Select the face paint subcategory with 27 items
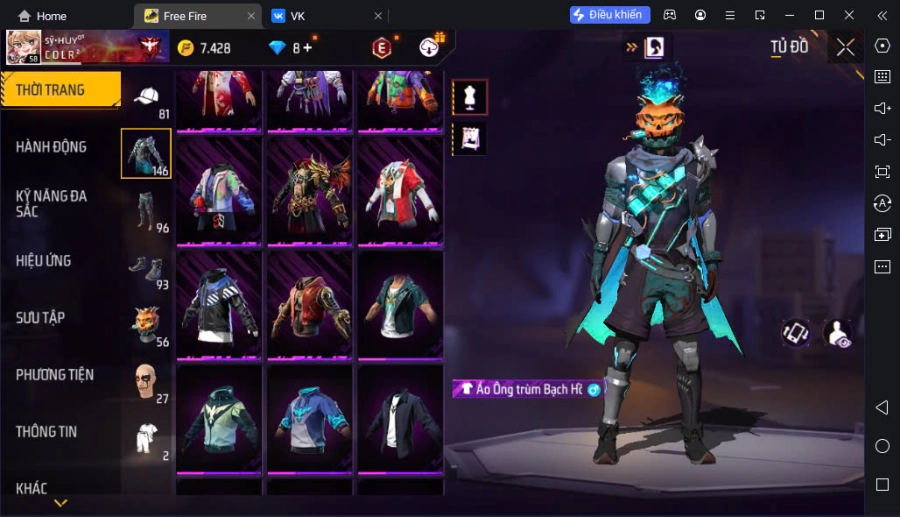Screen dimensions: 900x517 pos(147,381)
